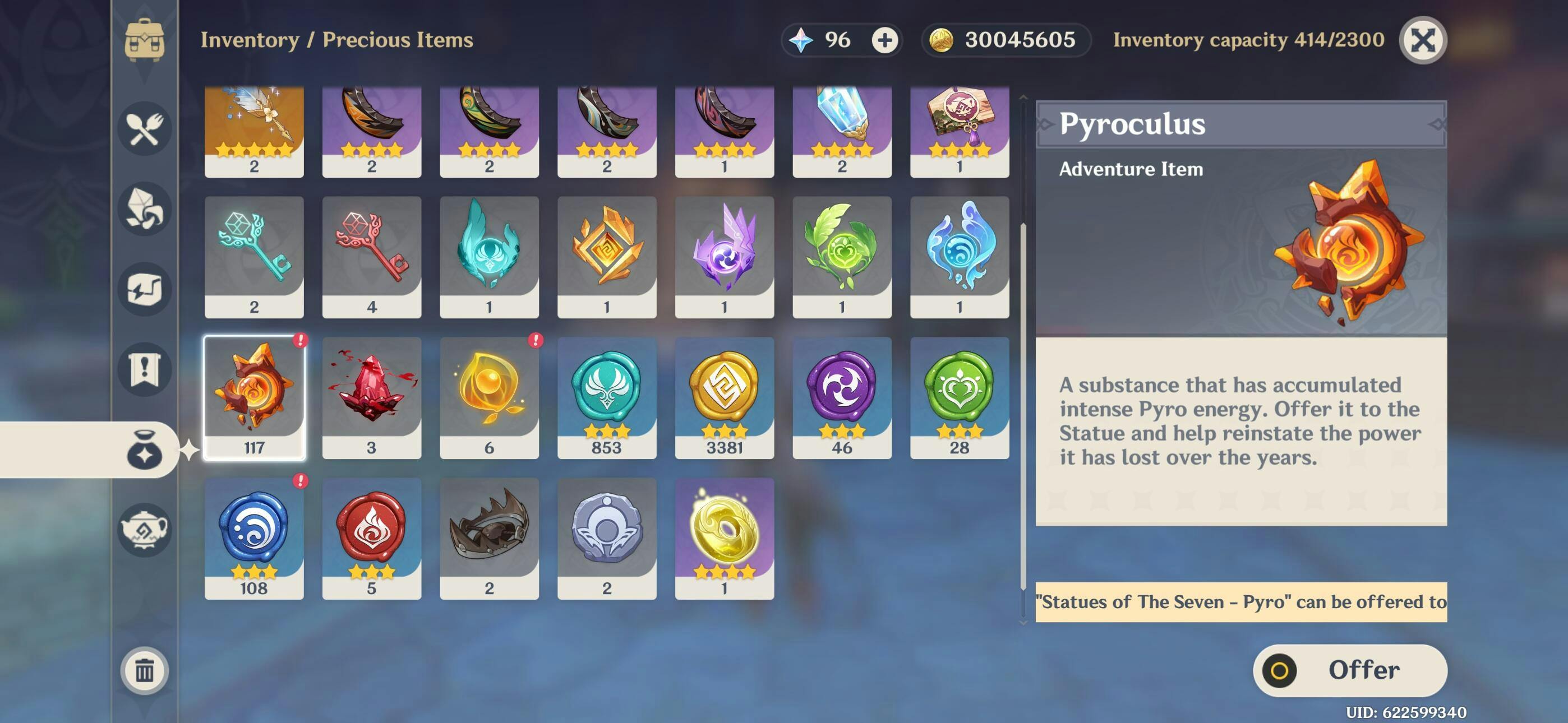
Task: Switch to the Food inventory tab
Action: (x=144, y=128)
